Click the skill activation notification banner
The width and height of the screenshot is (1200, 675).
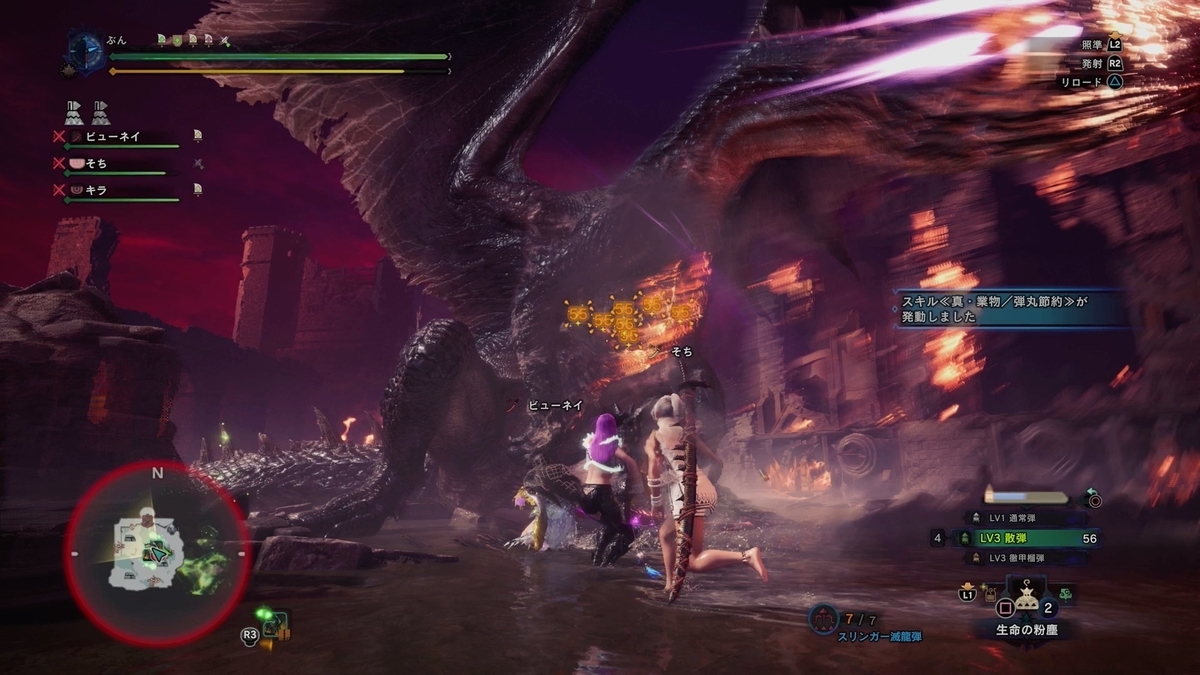tap(1010, 308)
